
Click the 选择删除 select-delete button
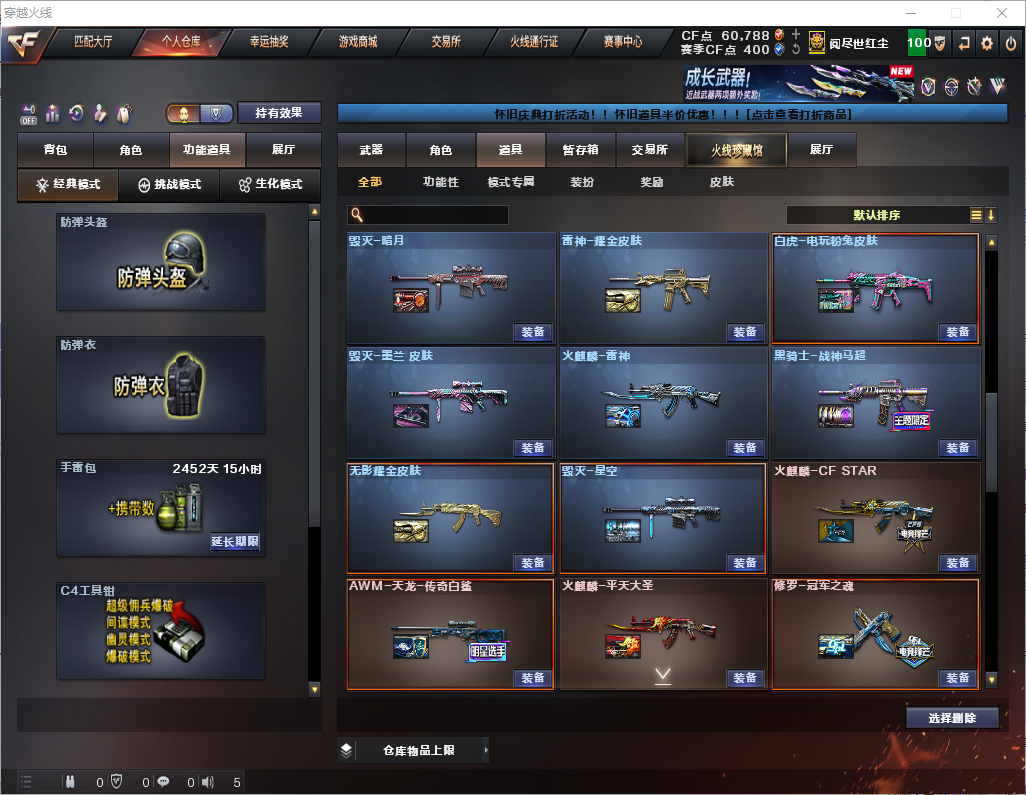click(951, 718)
